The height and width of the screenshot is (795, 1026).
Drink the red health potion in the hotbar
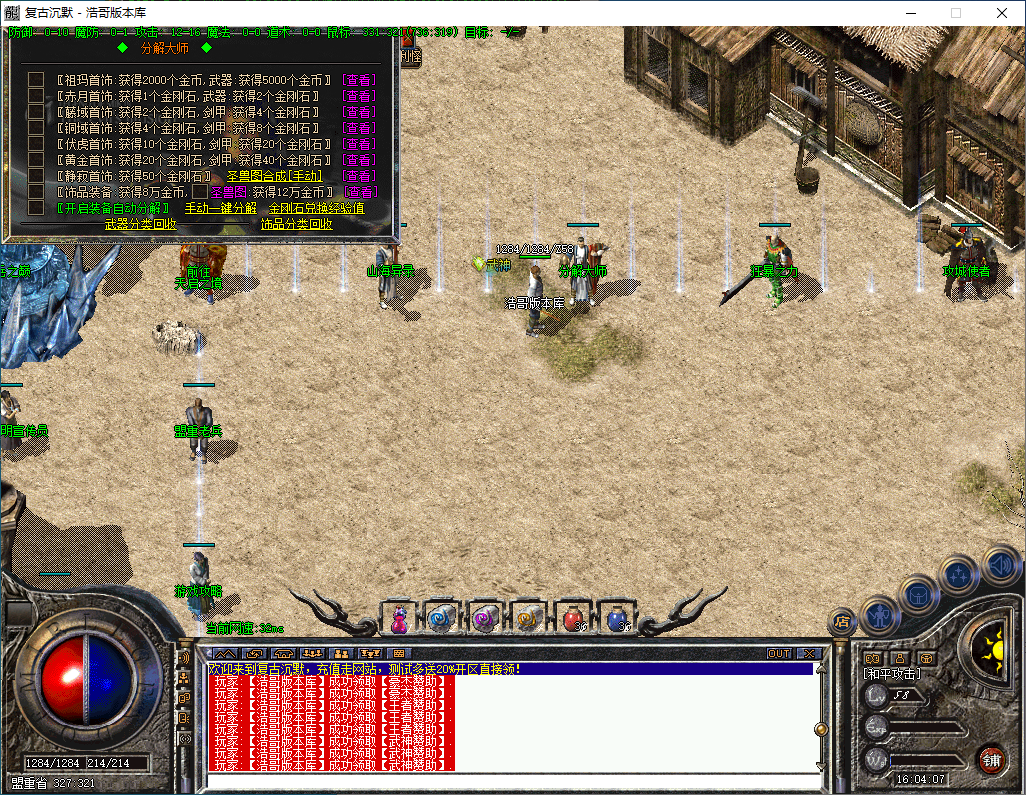(572, 620)
